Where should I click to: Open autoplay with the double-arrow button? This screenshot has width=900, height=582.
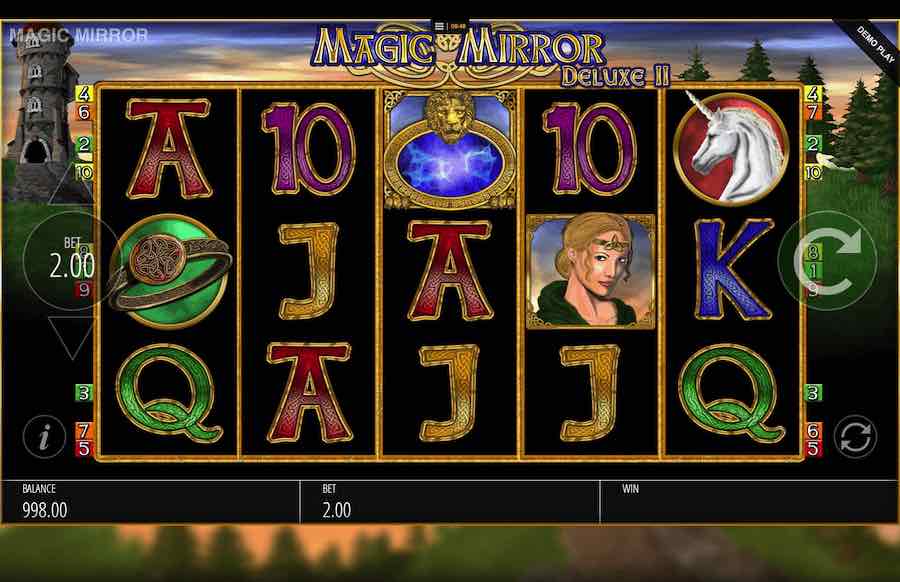pos(855,437)
